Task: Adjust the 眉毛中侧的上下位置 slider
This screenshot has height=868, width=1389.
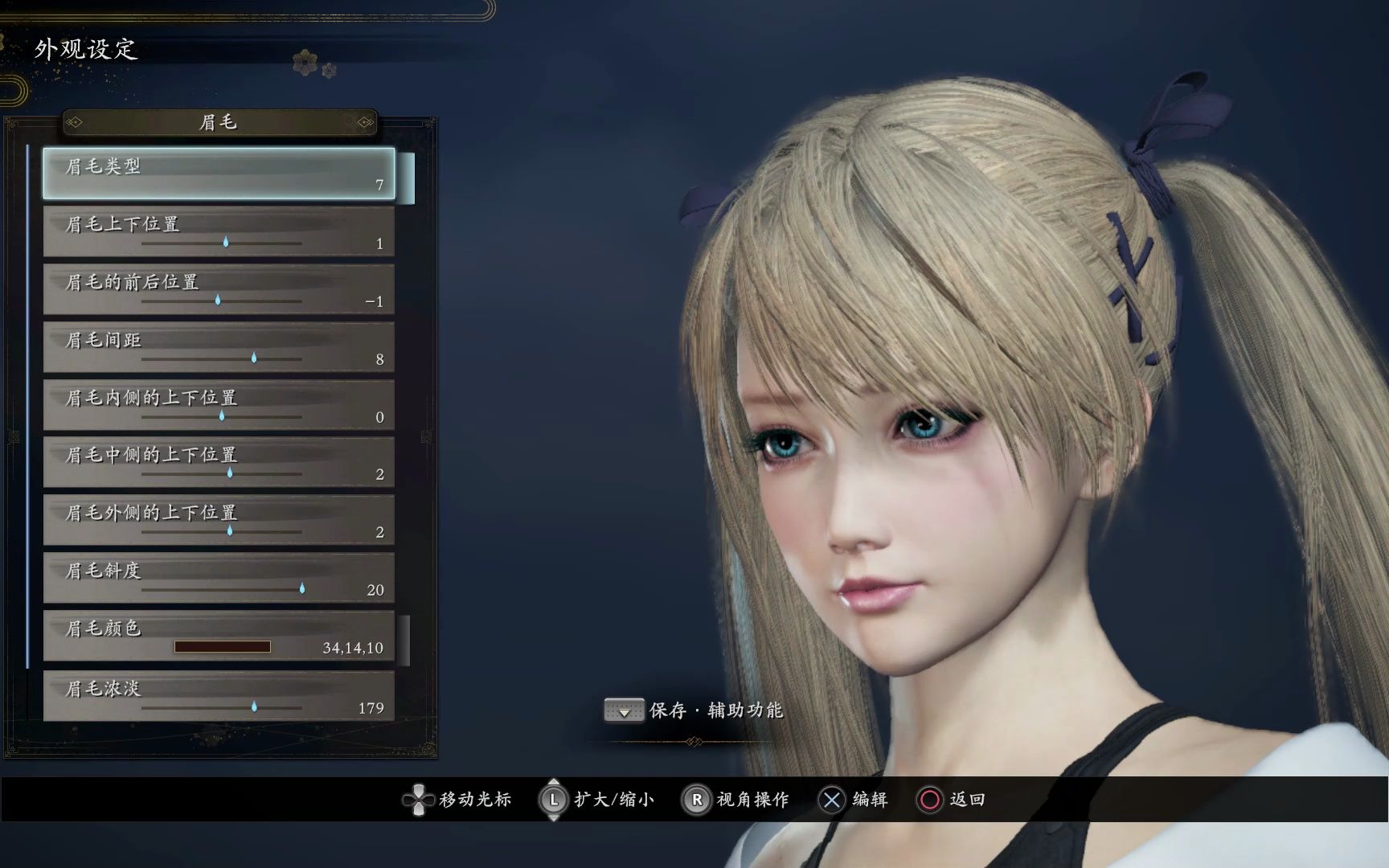Action: pyautogui.click(x=230, y=473)
